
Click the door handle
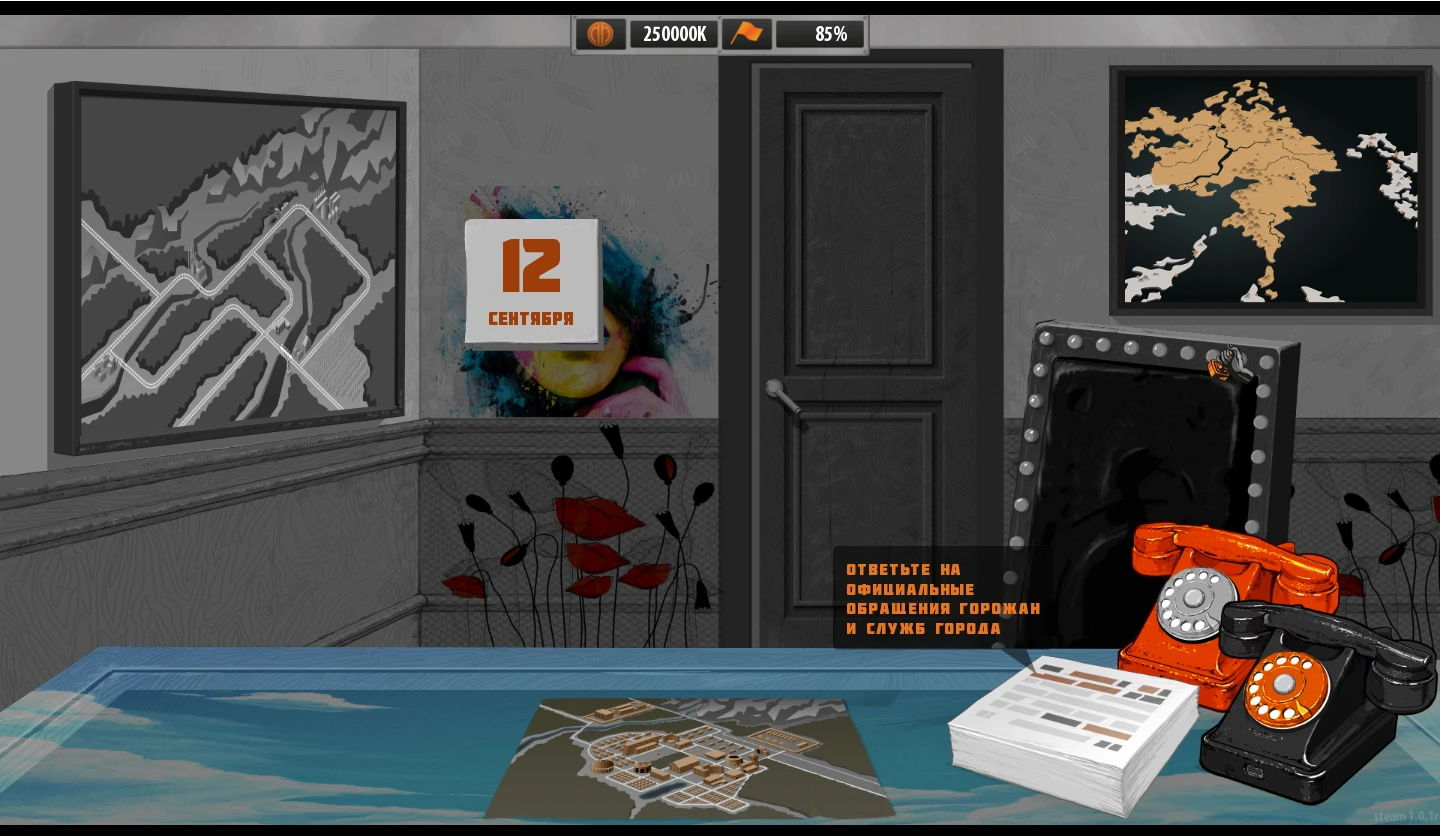pos(780,390)
